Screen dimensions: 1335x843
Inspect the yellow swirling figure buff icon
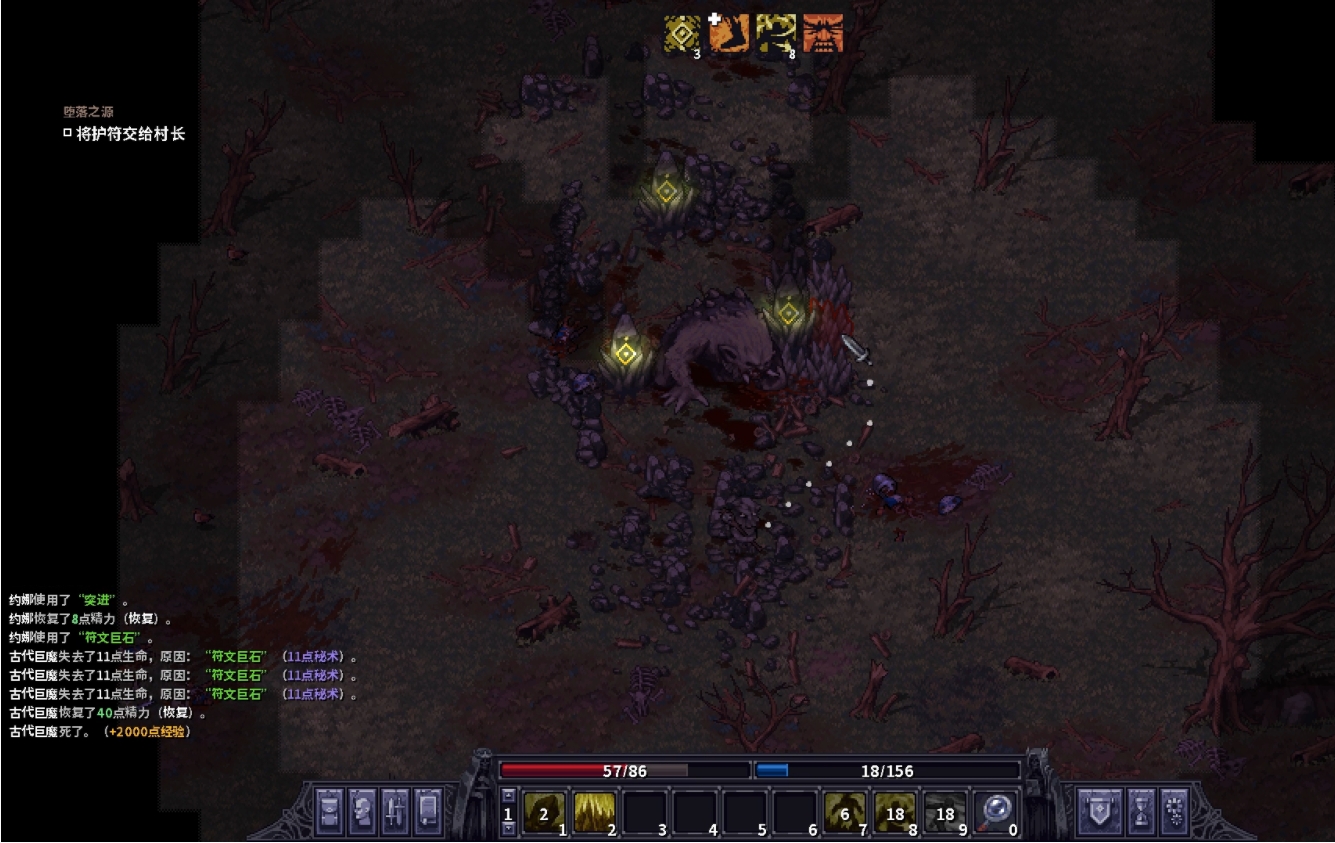776,34
